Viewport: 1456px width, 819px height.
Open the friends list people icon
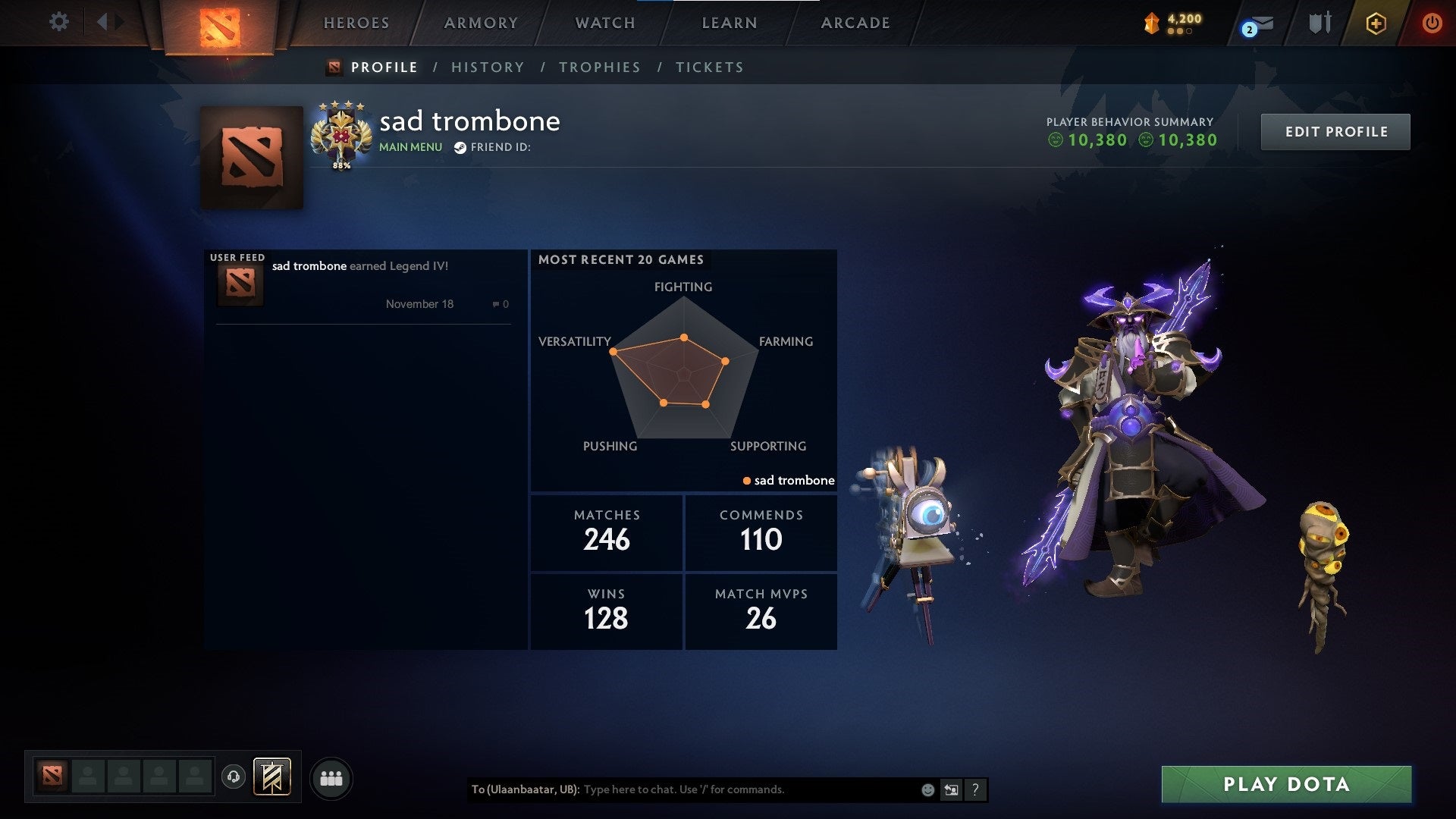(x=331, y=777)
